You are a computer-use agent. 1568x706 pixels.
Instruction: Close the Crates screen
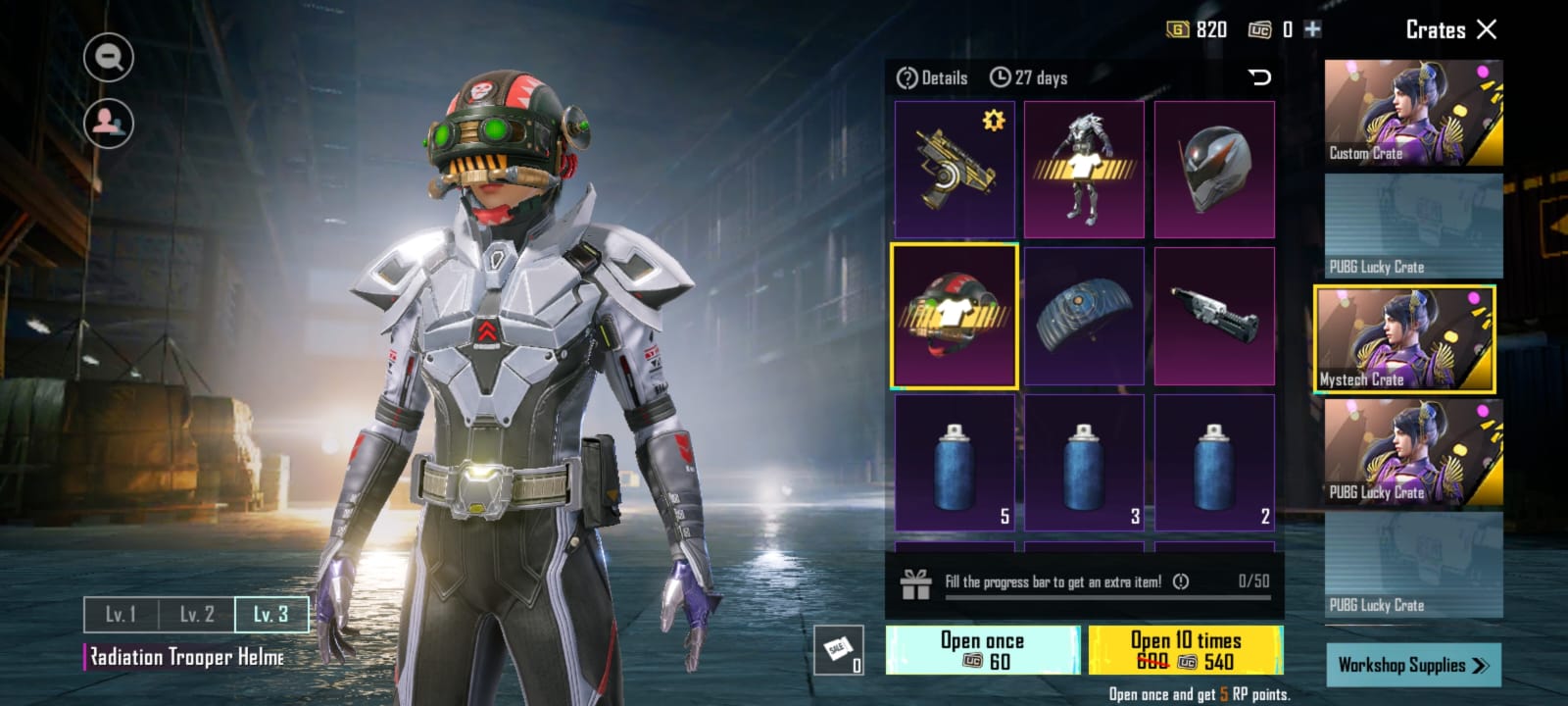coord(1487,29)
